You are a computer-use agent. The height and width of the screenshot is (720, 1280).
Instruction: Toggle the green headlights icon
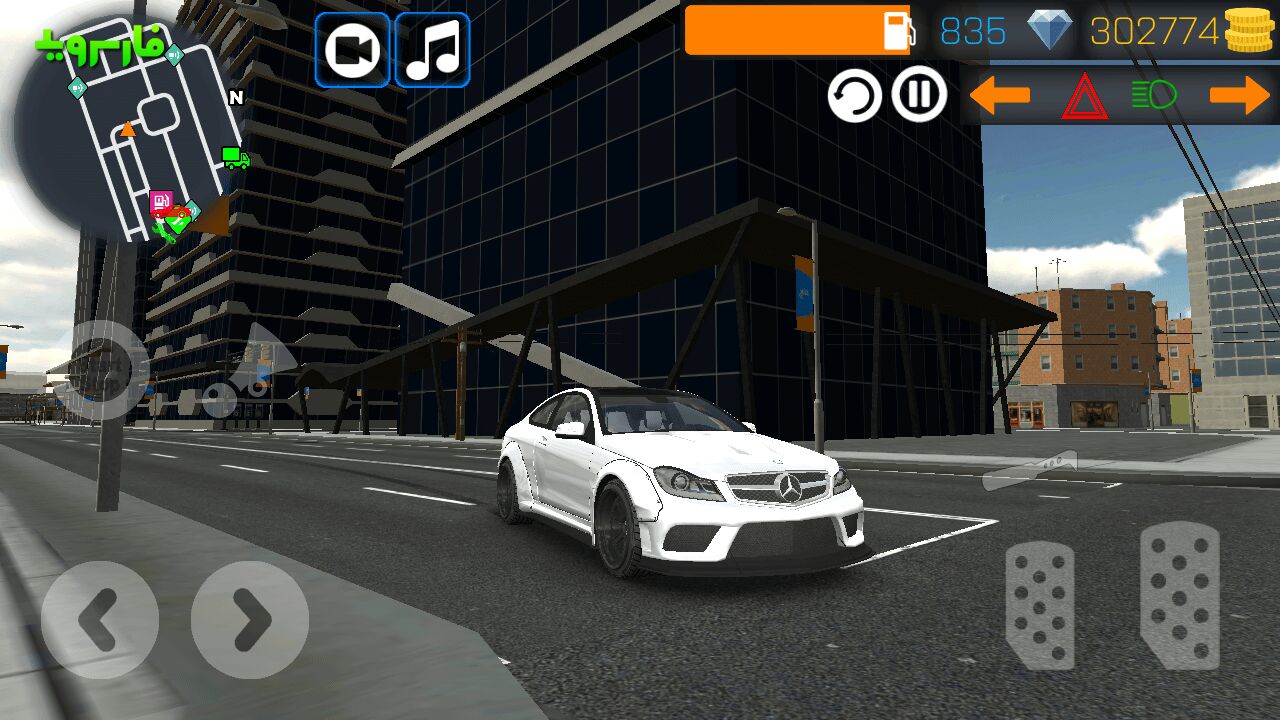pyautogui.click(x=1154, y=96)
